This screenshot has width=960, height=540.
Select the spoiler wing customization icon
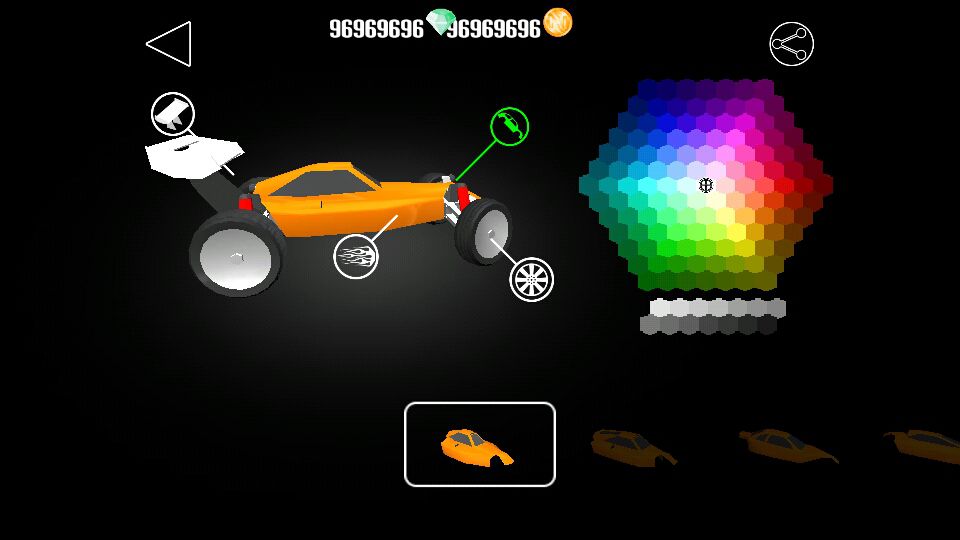tap(172, 113)
